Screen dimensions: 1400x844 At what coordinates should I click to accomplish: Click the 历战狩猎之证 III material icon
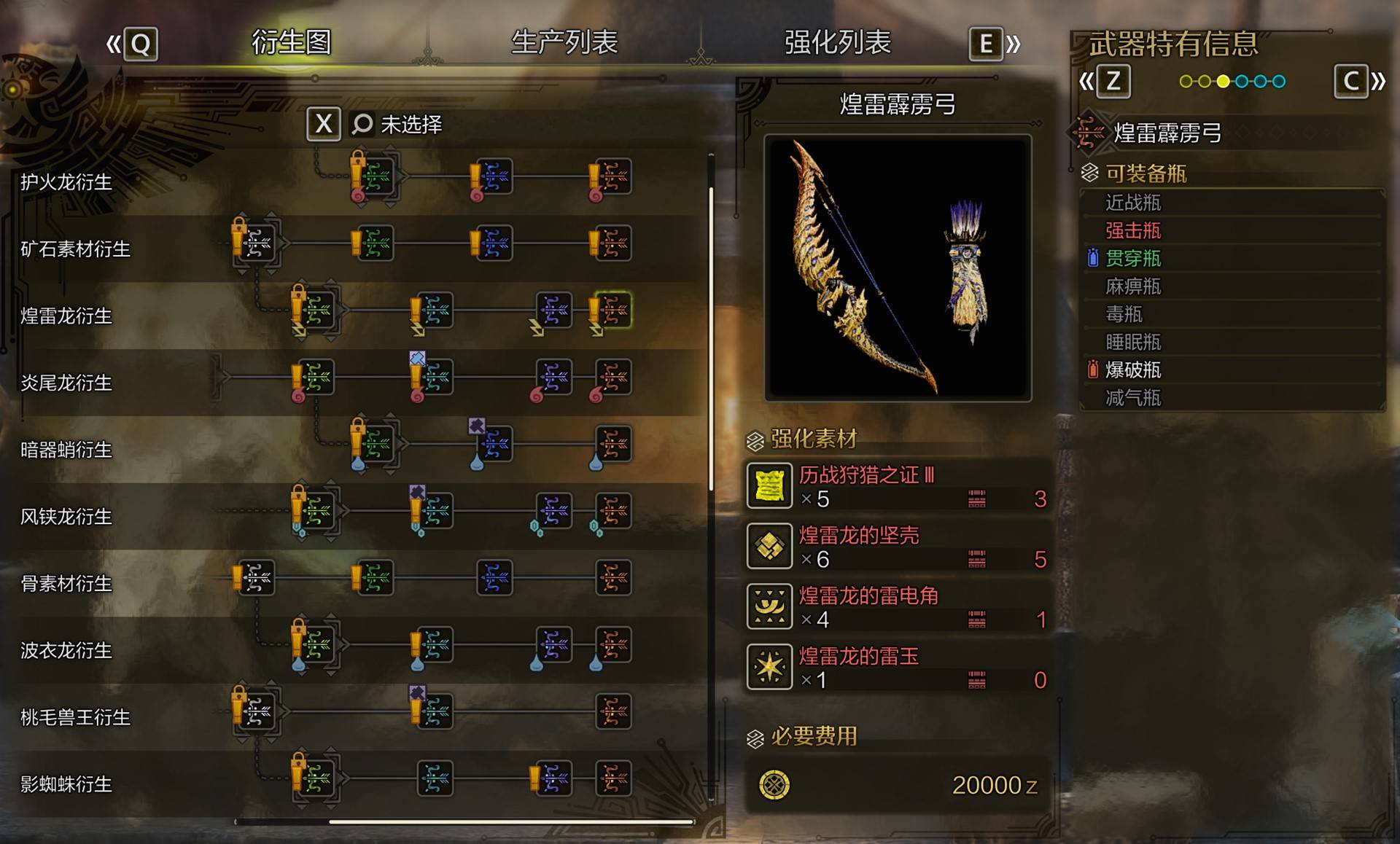pos(769,486)
